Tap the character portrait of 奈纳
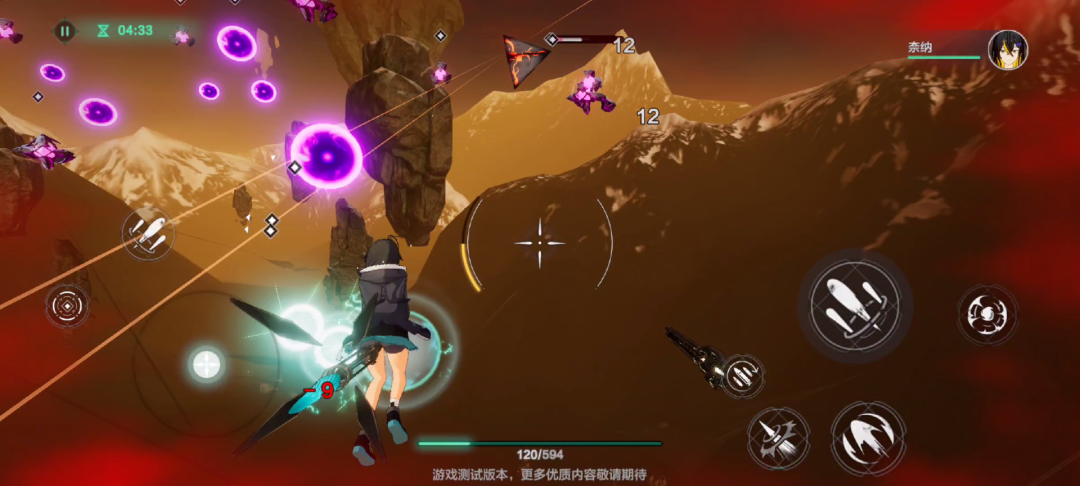1080x486 pixels. (1007, 50)
